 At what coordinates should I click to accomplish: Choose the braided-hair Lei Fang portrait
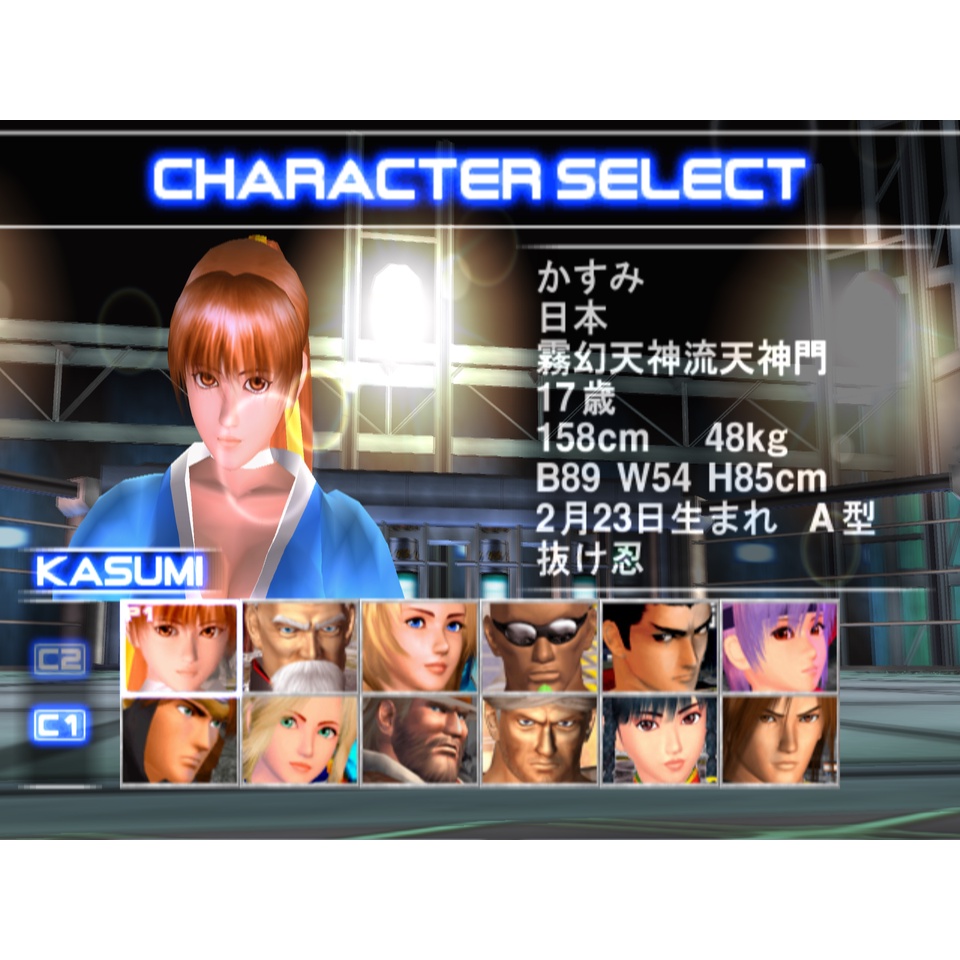coord(660,740)
